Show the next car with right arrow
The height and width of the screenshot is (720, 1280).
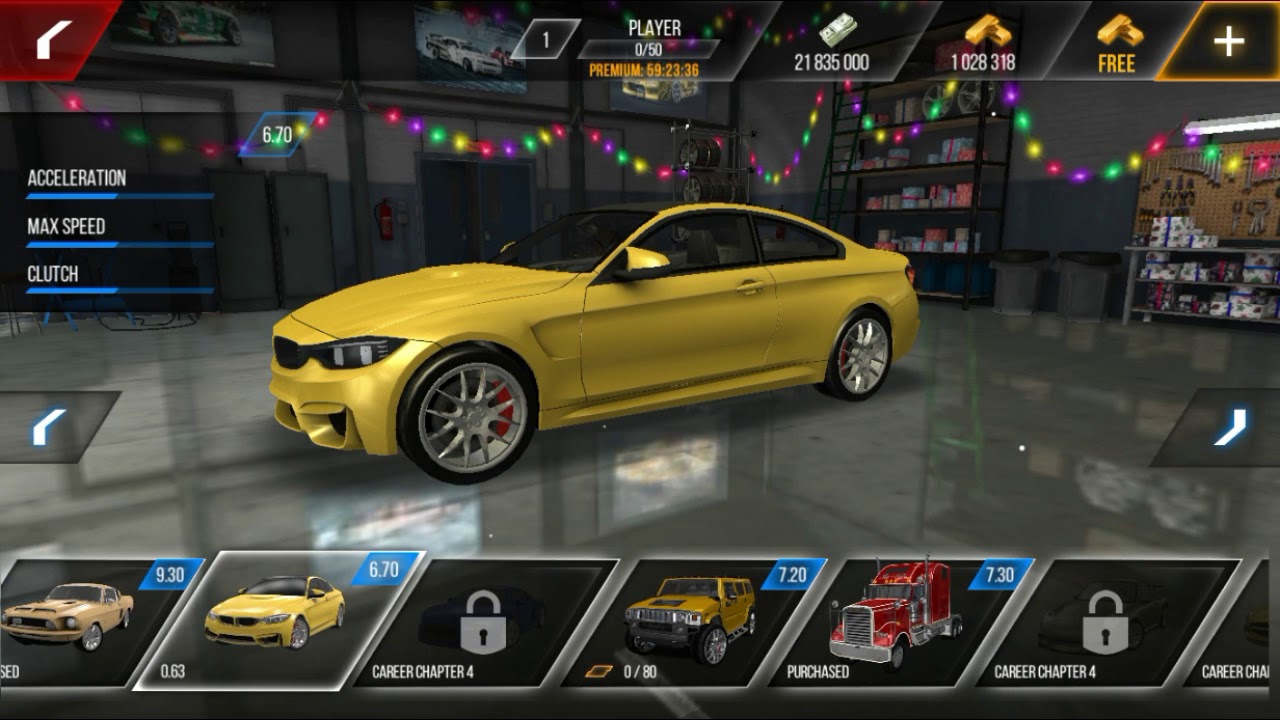point(1230,427)
